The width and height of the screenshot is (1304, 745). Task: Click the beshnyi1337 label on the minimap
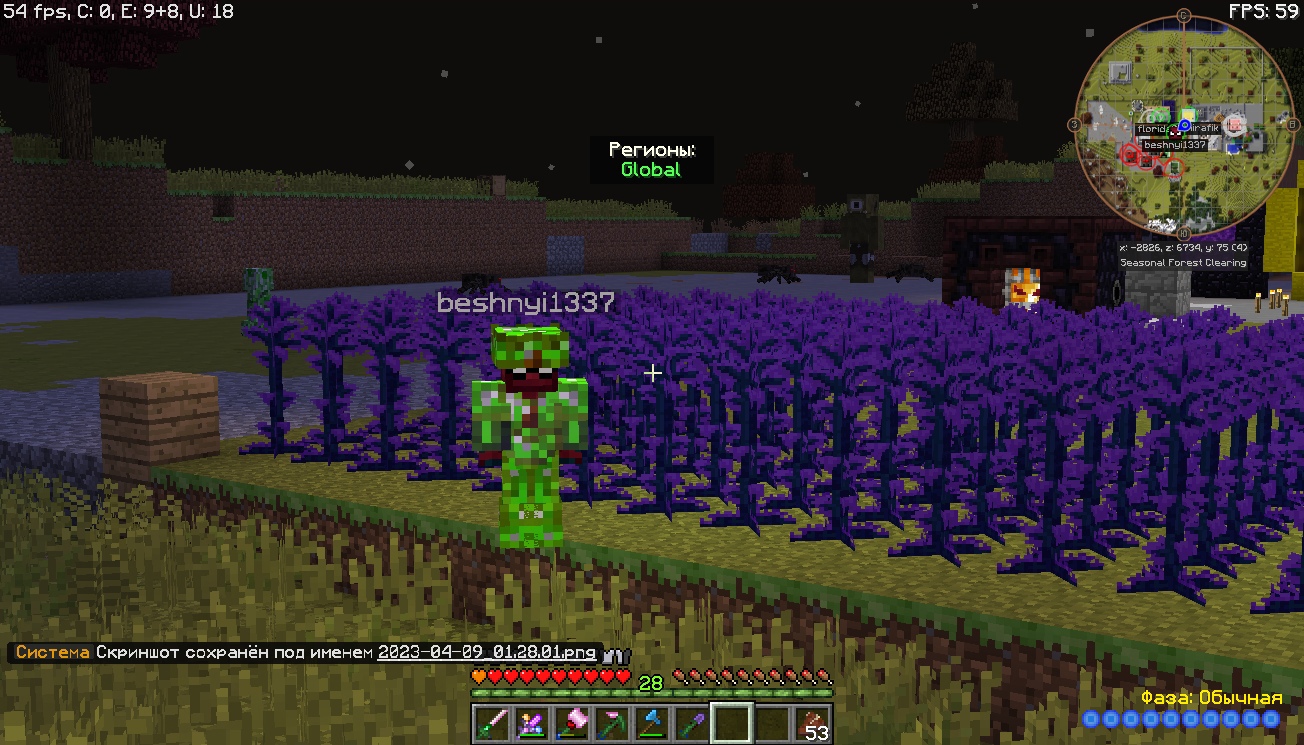click(1175, 145)
